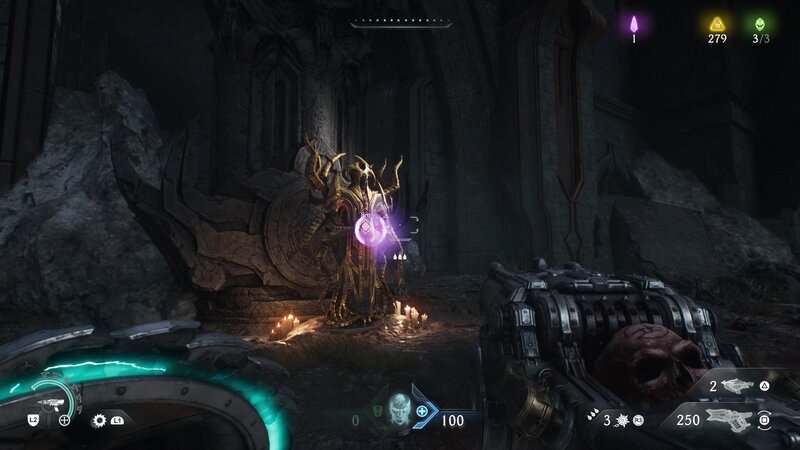Click the shield saw gear icon
The height and width of the screenshot is (450, 800).
click(x=99, y=420)
